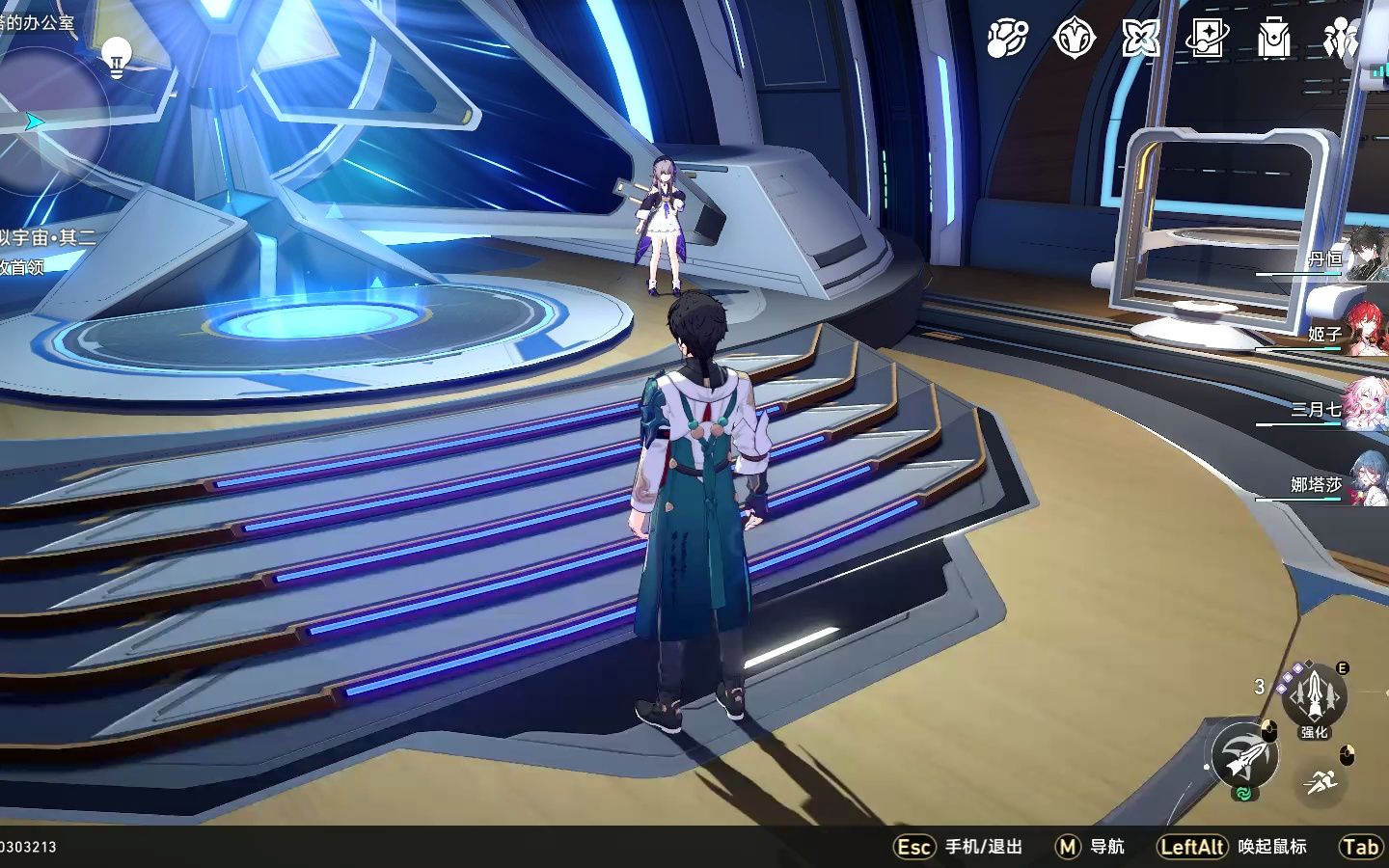The image size is (1389, 868).
Task: Open the connected-nodes icon in the top bar
Action: tap(1007, 39)
